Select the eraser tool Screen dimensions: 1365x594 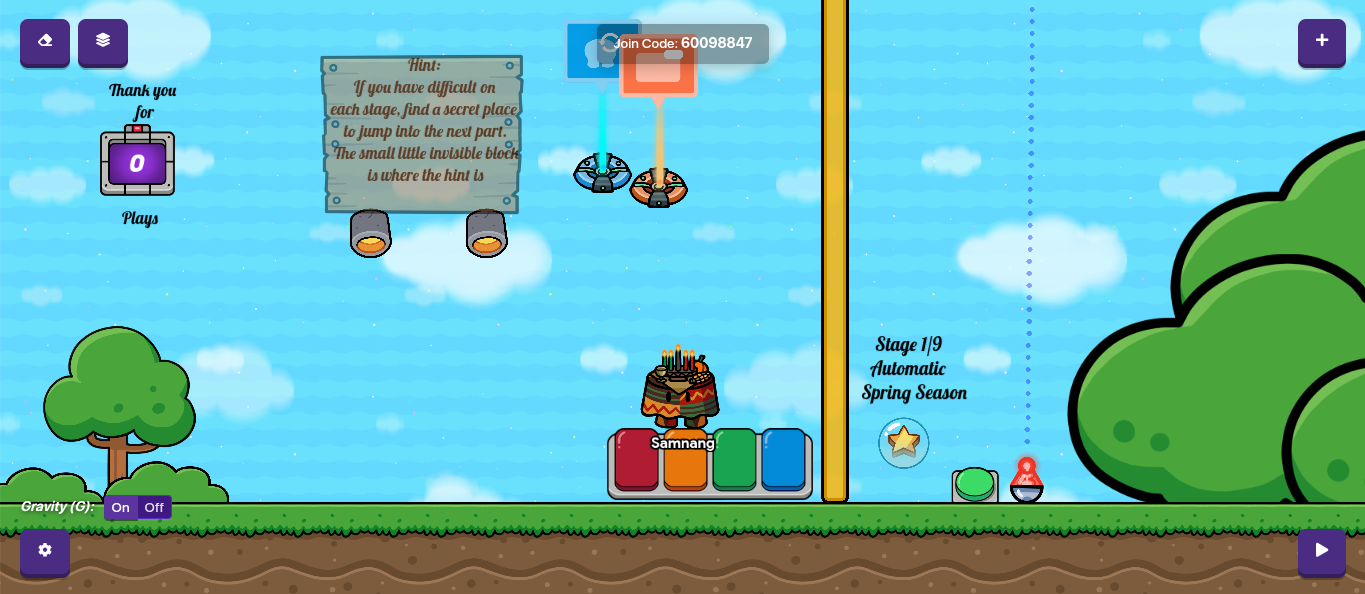(45, 42)
